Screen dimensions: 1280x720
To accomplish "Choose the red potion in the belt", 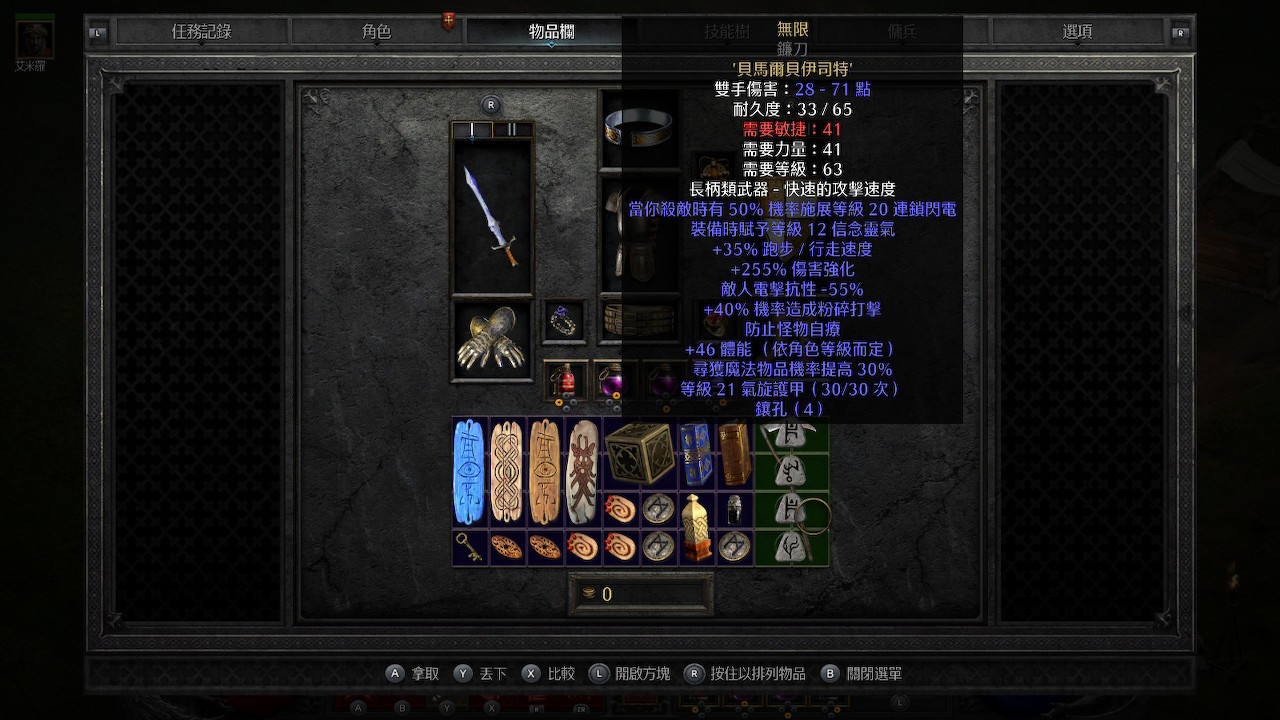I will click(x=565, y=380).
